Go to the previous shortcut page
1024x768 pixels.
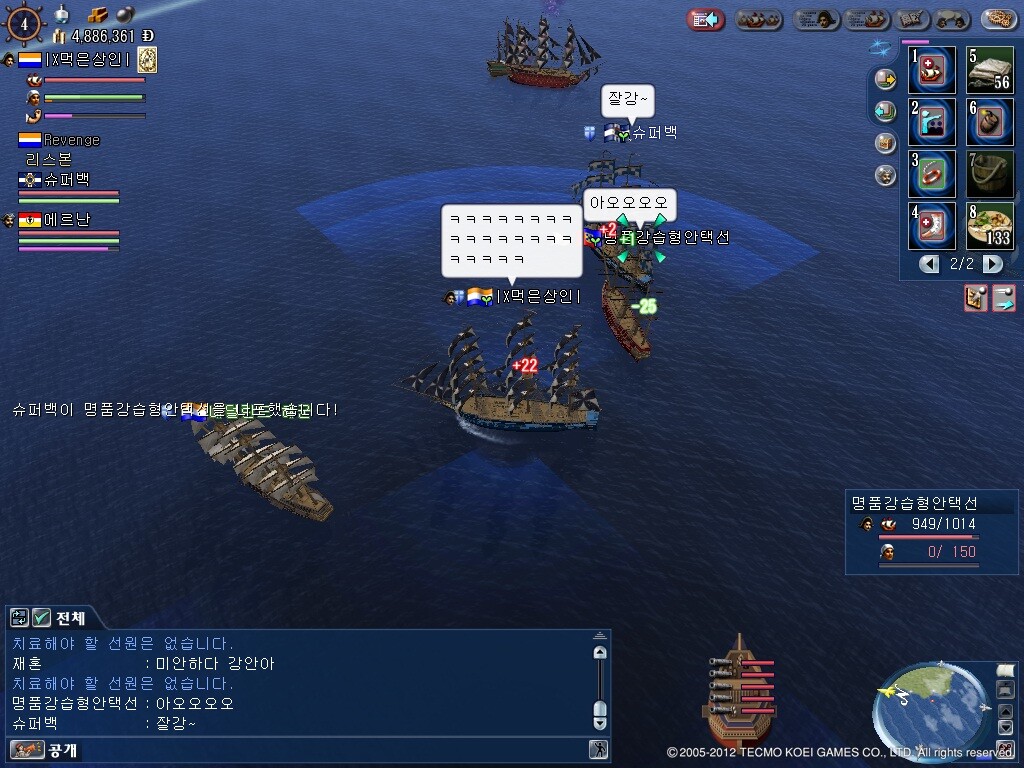coord(930,264)
